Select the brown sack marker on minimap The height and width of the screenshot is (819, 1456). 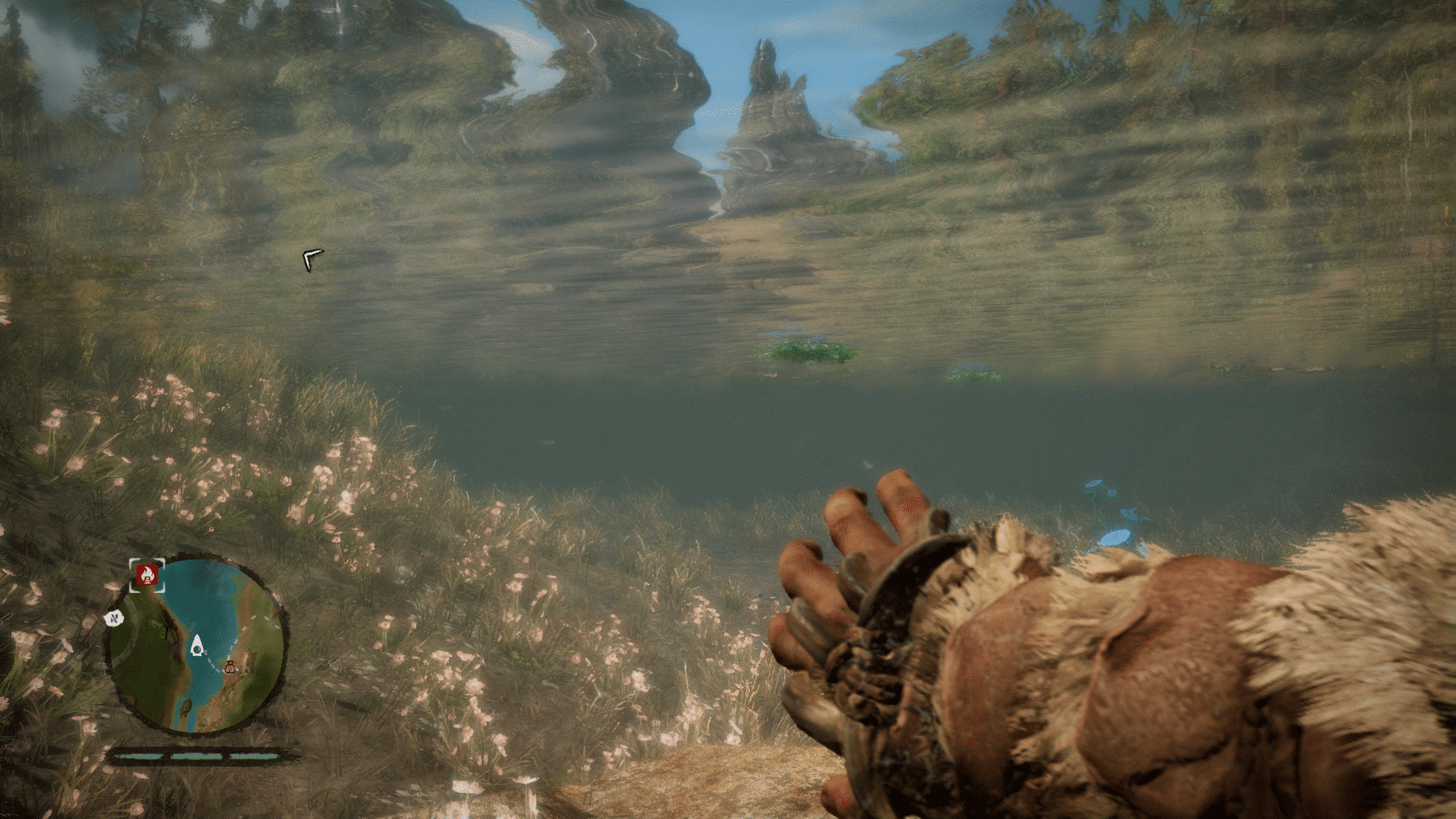pos(230,667)
